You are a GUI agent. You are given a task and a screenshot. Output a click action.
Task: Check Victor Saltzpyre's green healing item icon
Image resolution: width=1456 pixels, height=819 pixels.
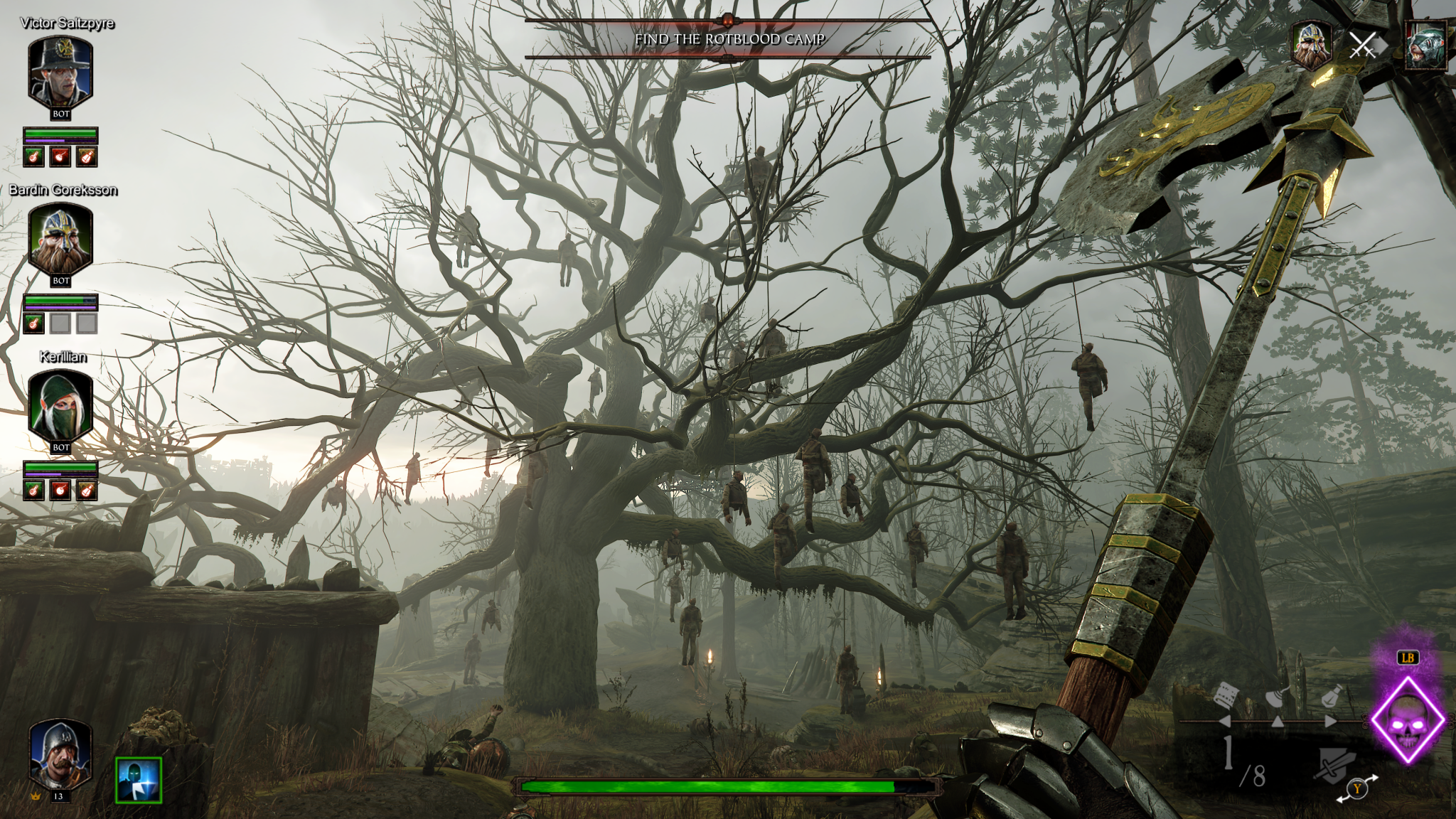tap(34, 156)
